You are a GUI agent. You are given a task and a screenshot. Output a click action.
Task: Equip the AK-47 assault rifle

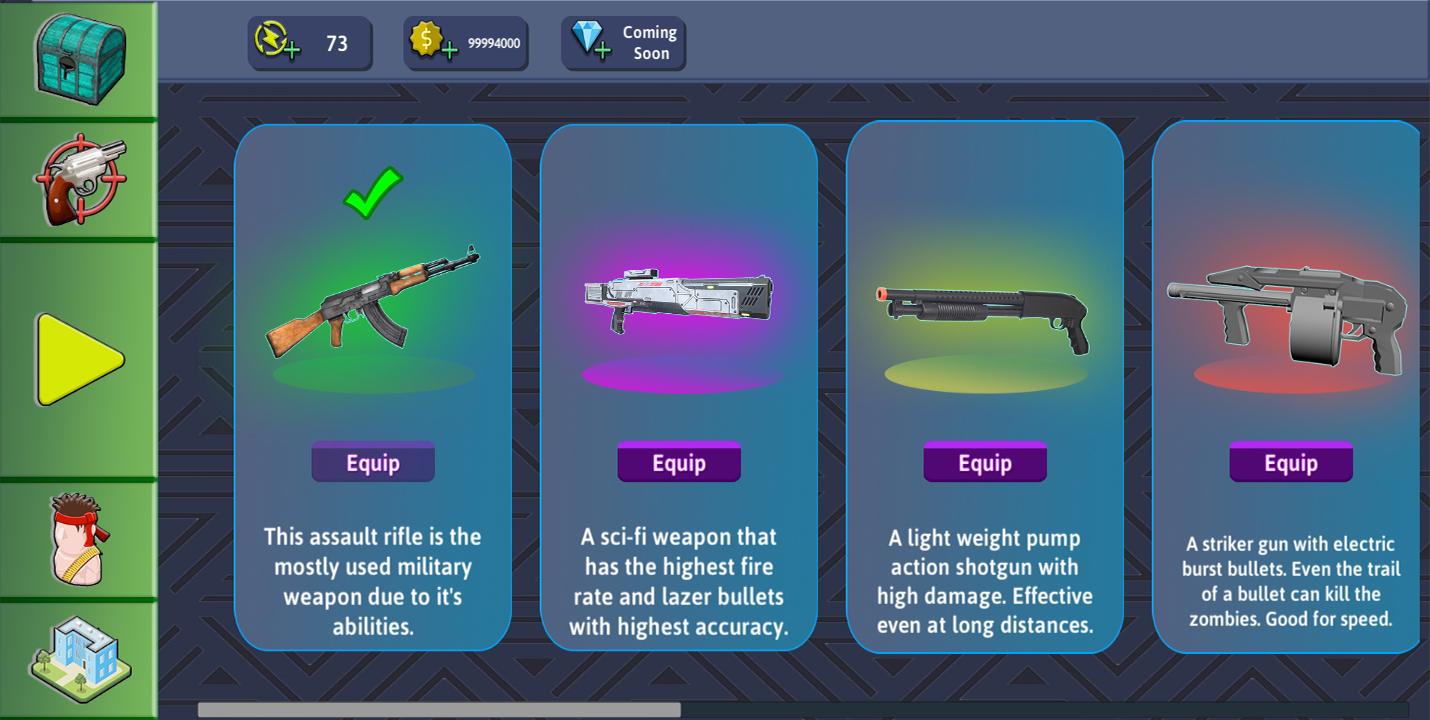point(373,463)
